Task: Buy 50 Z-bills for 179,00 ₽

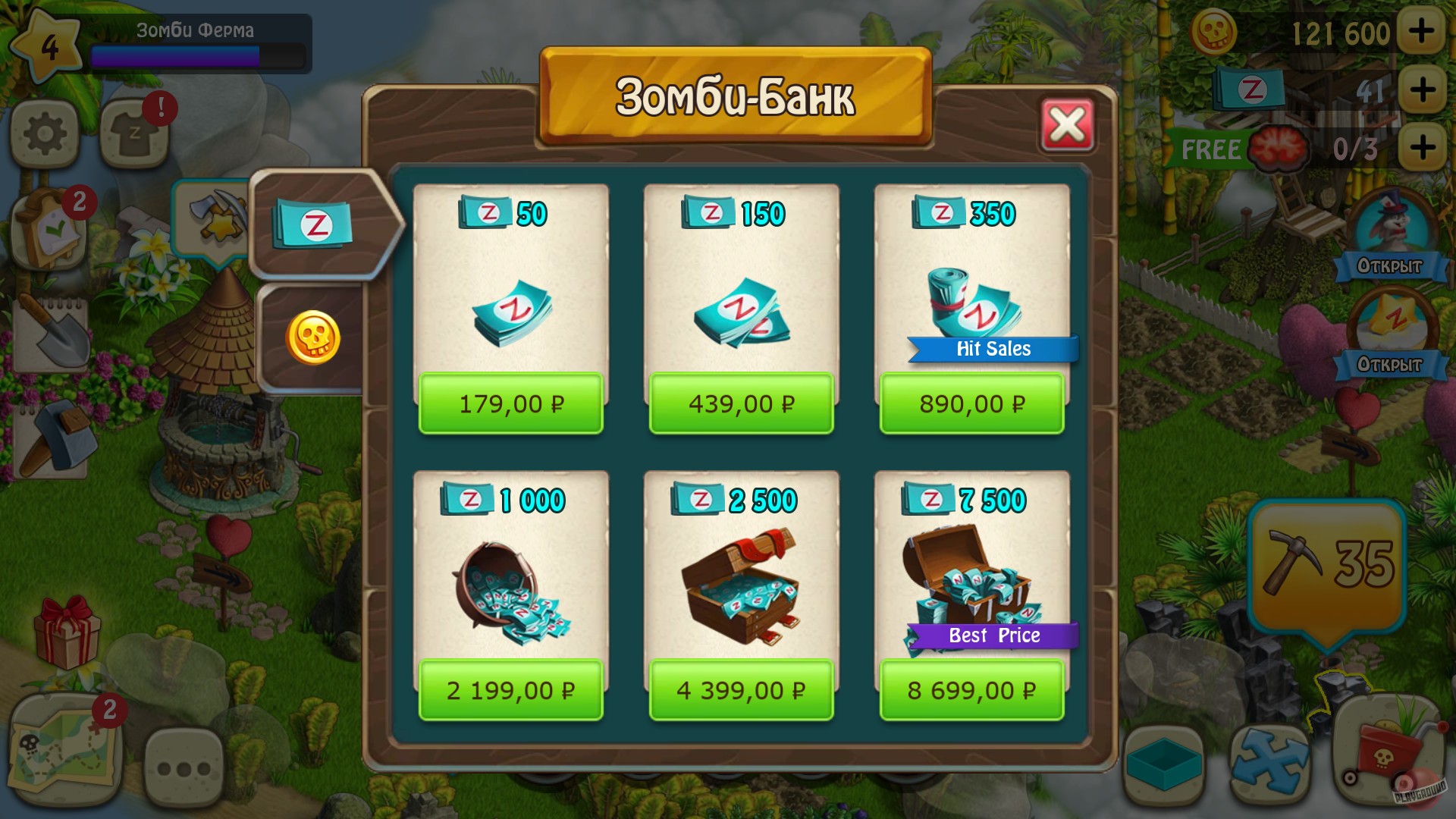Action: pos(510,403)
